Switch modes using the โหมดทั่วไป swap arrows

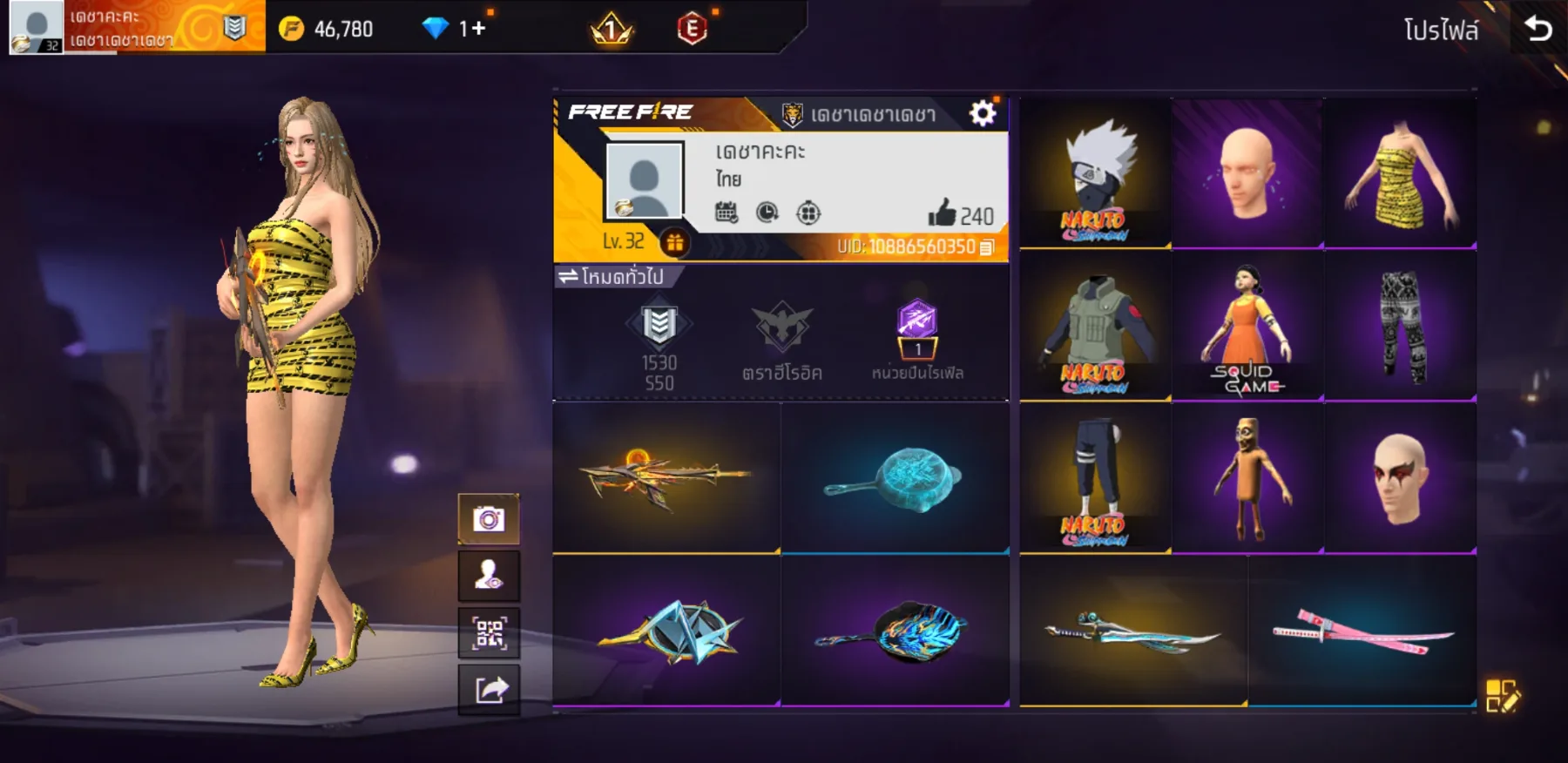(x=571, y=277)
